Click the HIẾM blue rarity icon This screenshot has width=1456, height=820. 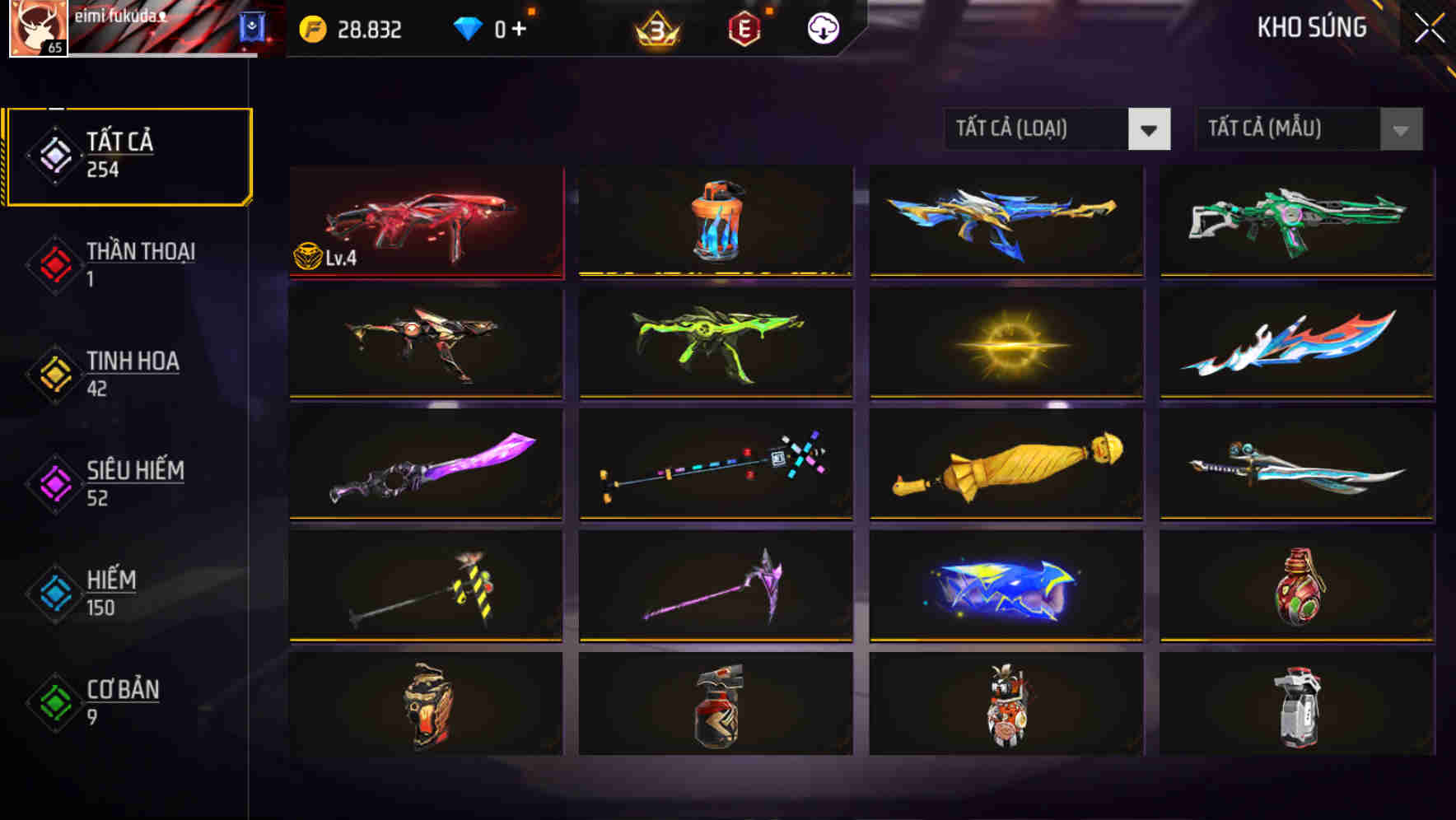pyautogui.click(x=53, y=589)
